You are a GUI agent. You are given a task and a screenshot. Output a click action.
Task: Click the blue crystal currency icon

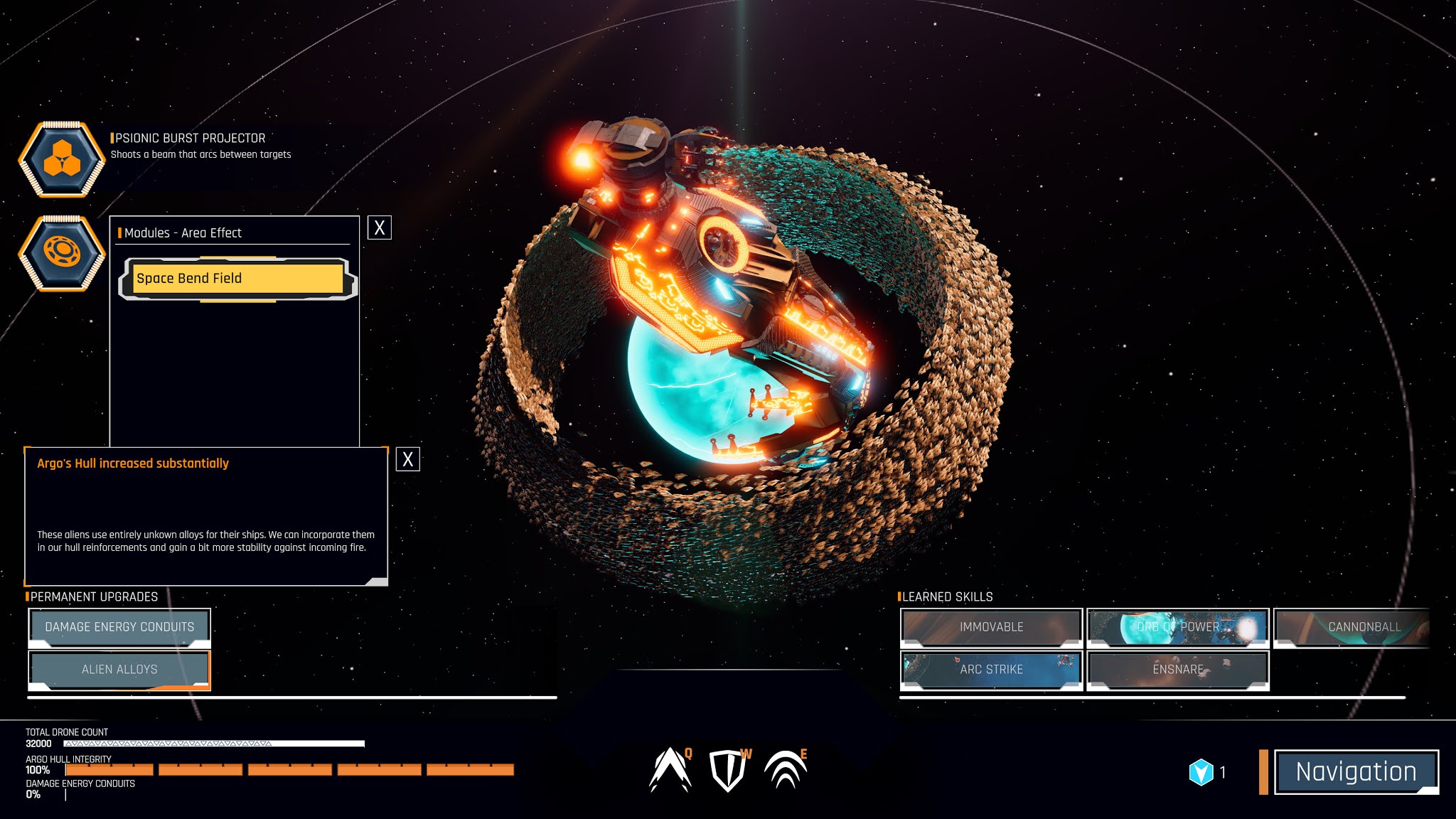tap(1201, 772)
